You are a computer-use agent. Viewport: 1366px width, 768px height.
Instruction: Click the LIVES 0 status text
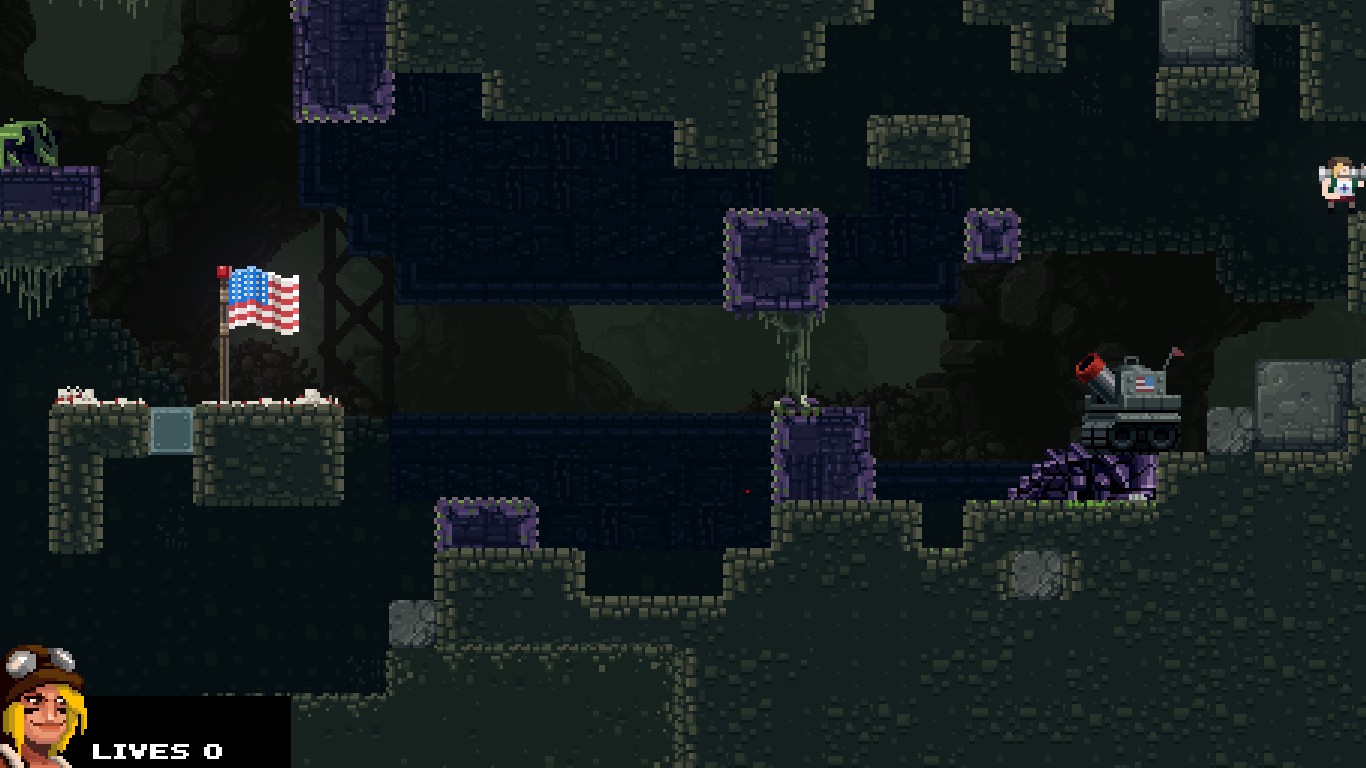(156, 751)
